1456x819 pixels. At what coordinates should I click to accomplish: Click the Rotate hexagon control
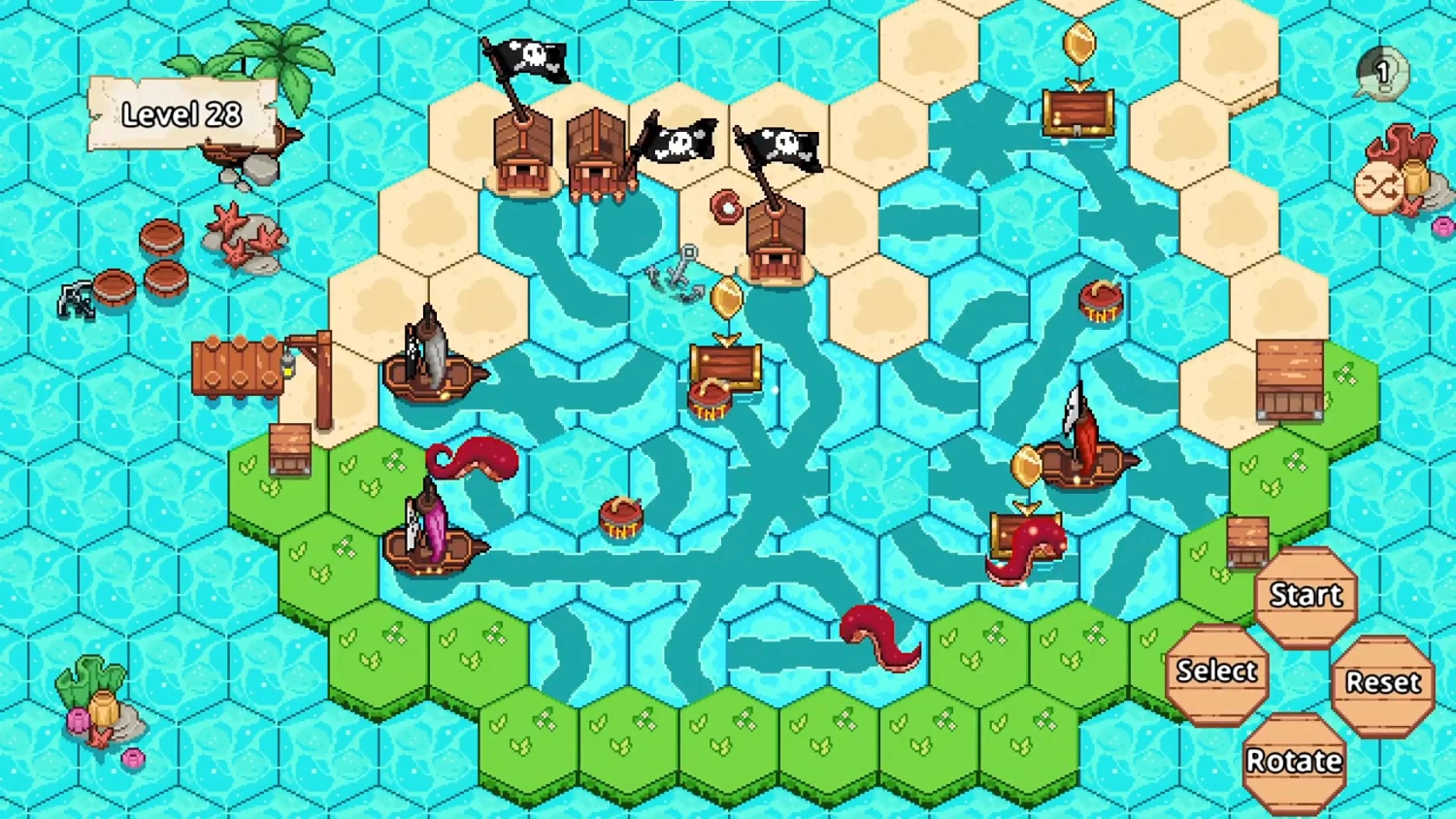1295,759
